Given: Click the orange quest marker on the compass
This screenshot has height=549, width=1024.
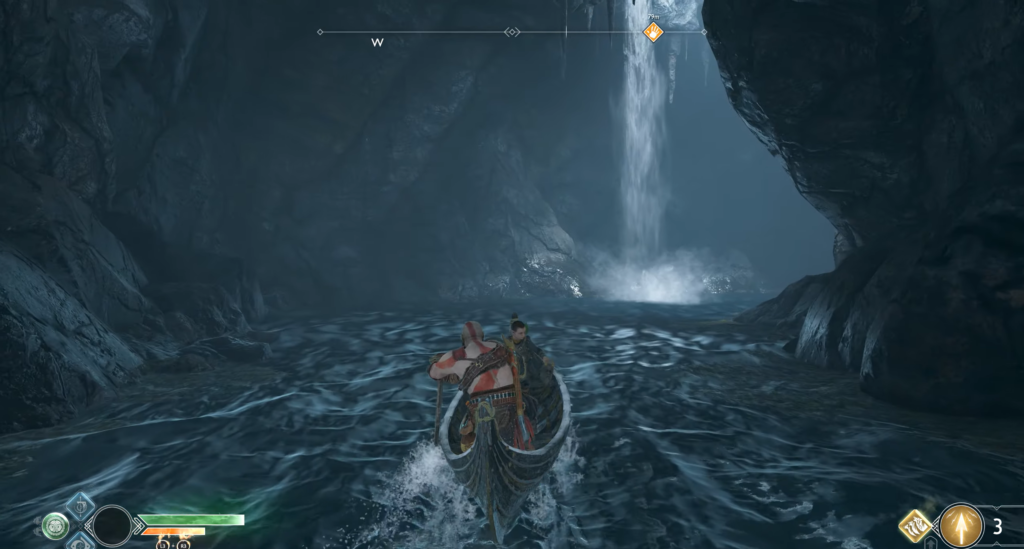Looking at the screenshot, I should coord(652,33).
